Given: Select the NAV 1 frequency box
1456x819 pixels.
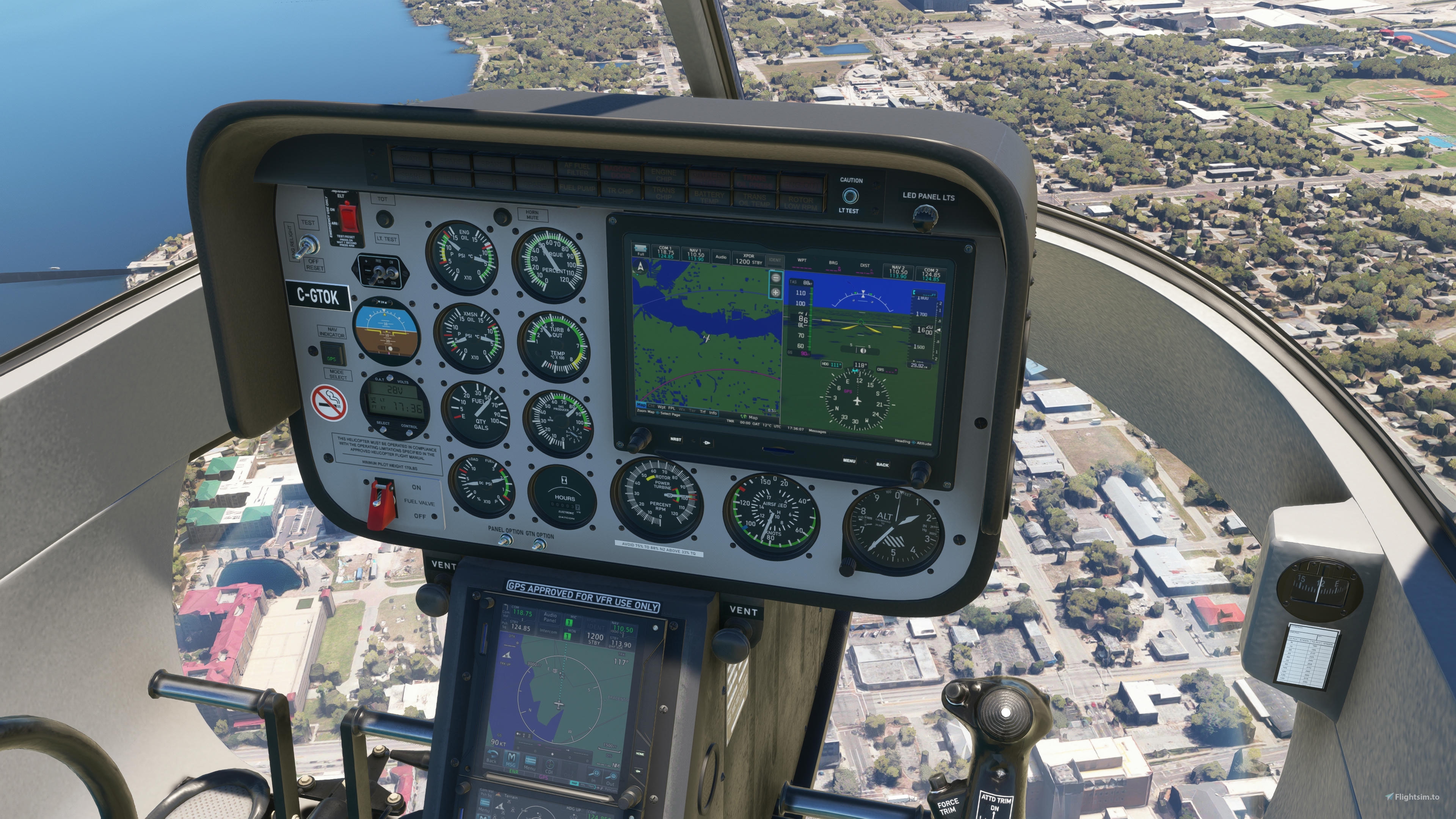Looking at the screenshot, I should [695, 255].
